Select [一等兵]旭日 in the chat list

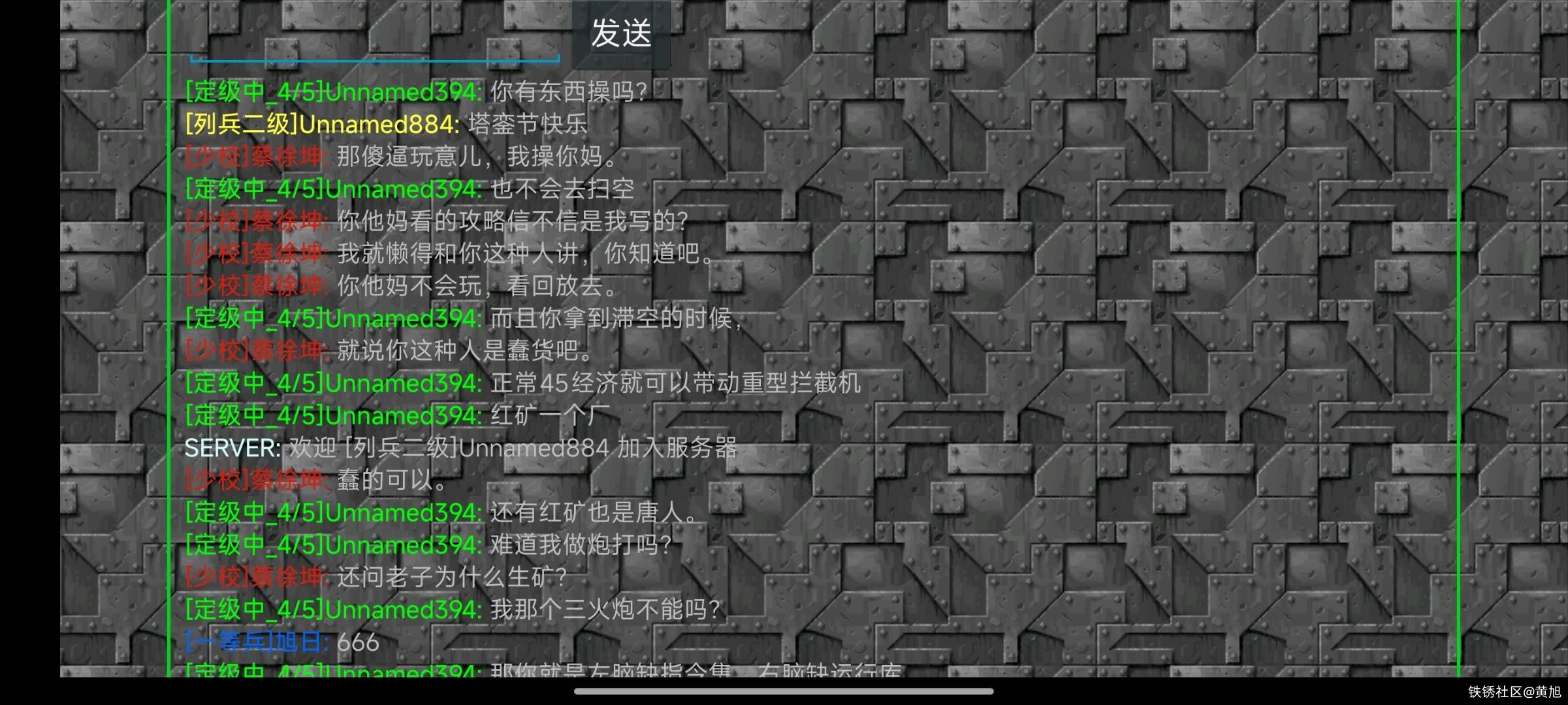[251, 643]
